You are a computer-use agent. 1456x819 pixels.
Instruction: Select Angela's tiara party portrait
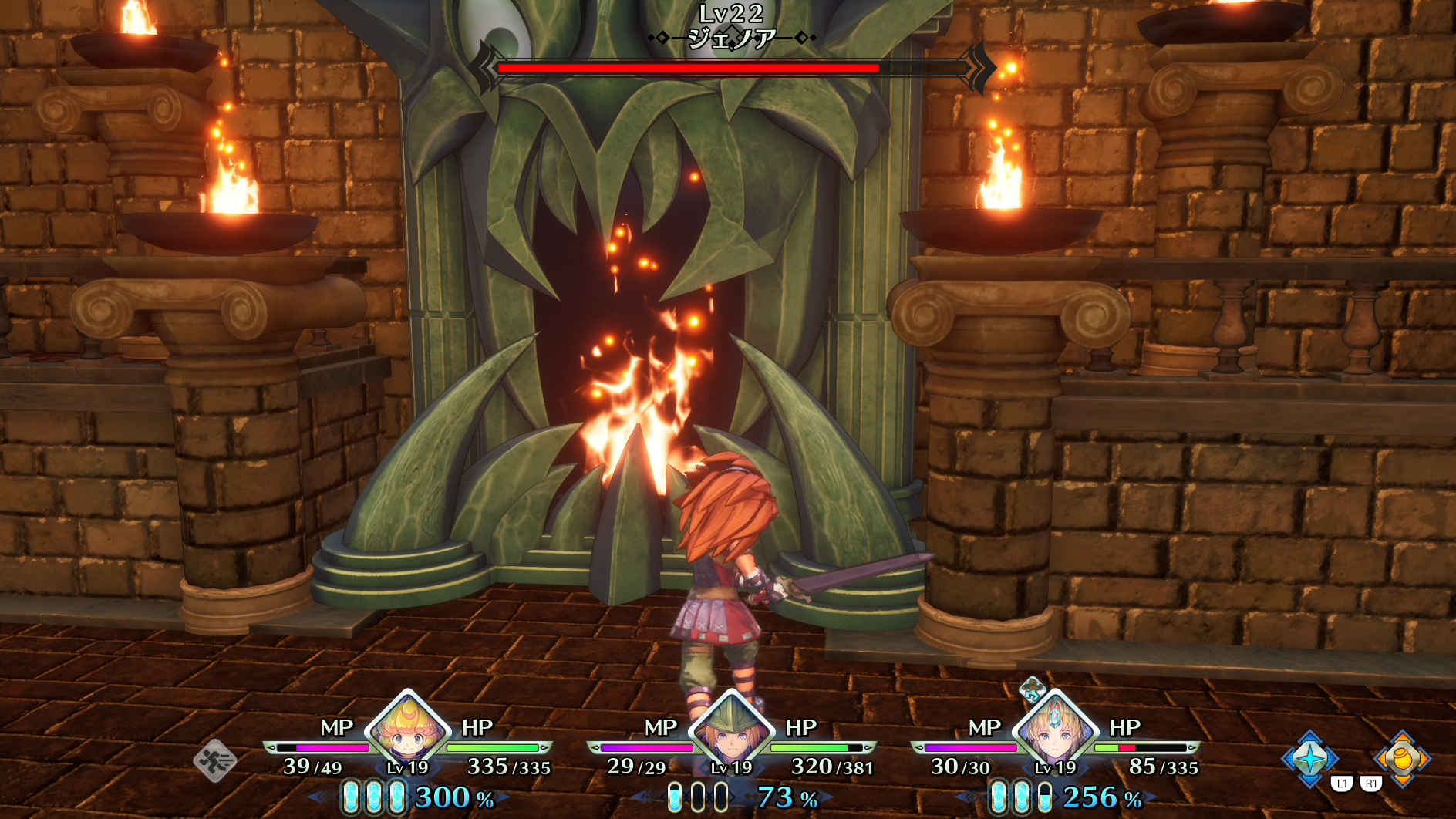click(1054, 732)
